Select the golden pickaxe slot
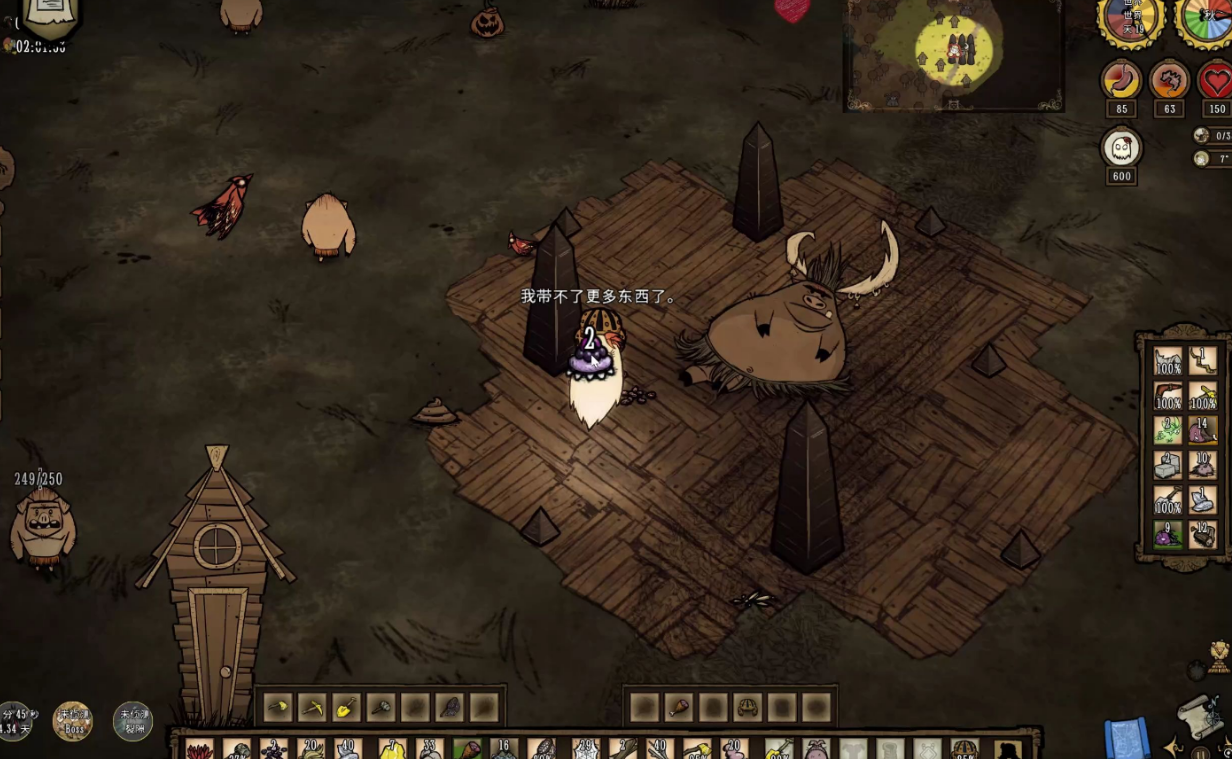 pyautogui.click(x=312, y=707)
